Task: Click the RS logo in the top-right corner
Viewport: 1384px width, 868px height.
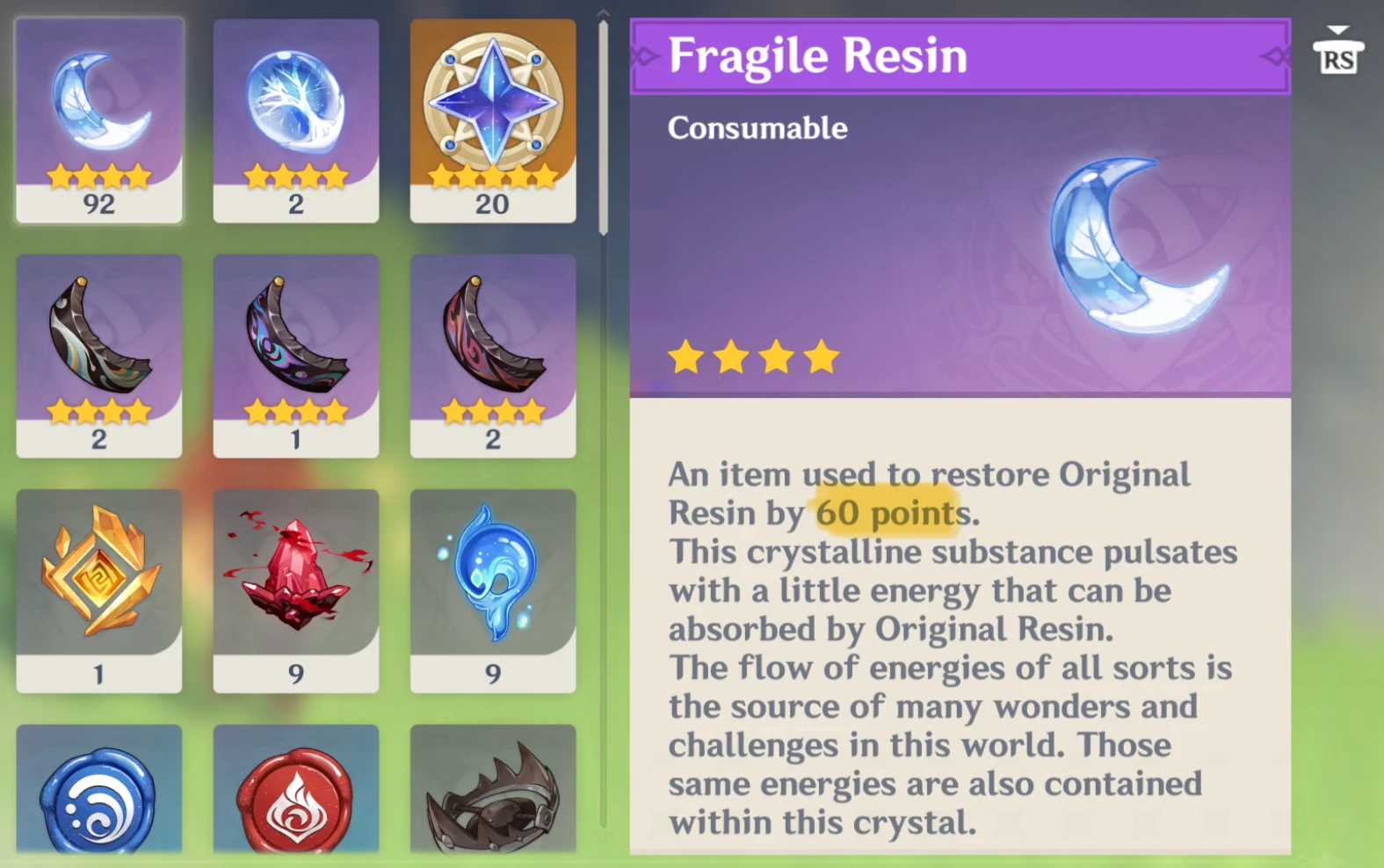Action: click(x=1337, y=60)
